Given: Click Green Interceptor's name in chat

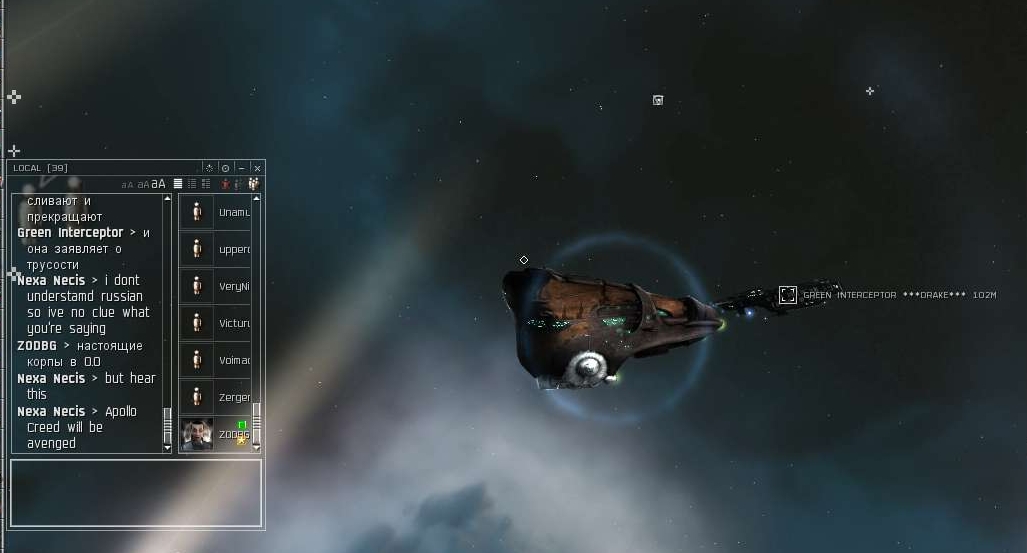Looking at the screenshot, I should 70,233.
